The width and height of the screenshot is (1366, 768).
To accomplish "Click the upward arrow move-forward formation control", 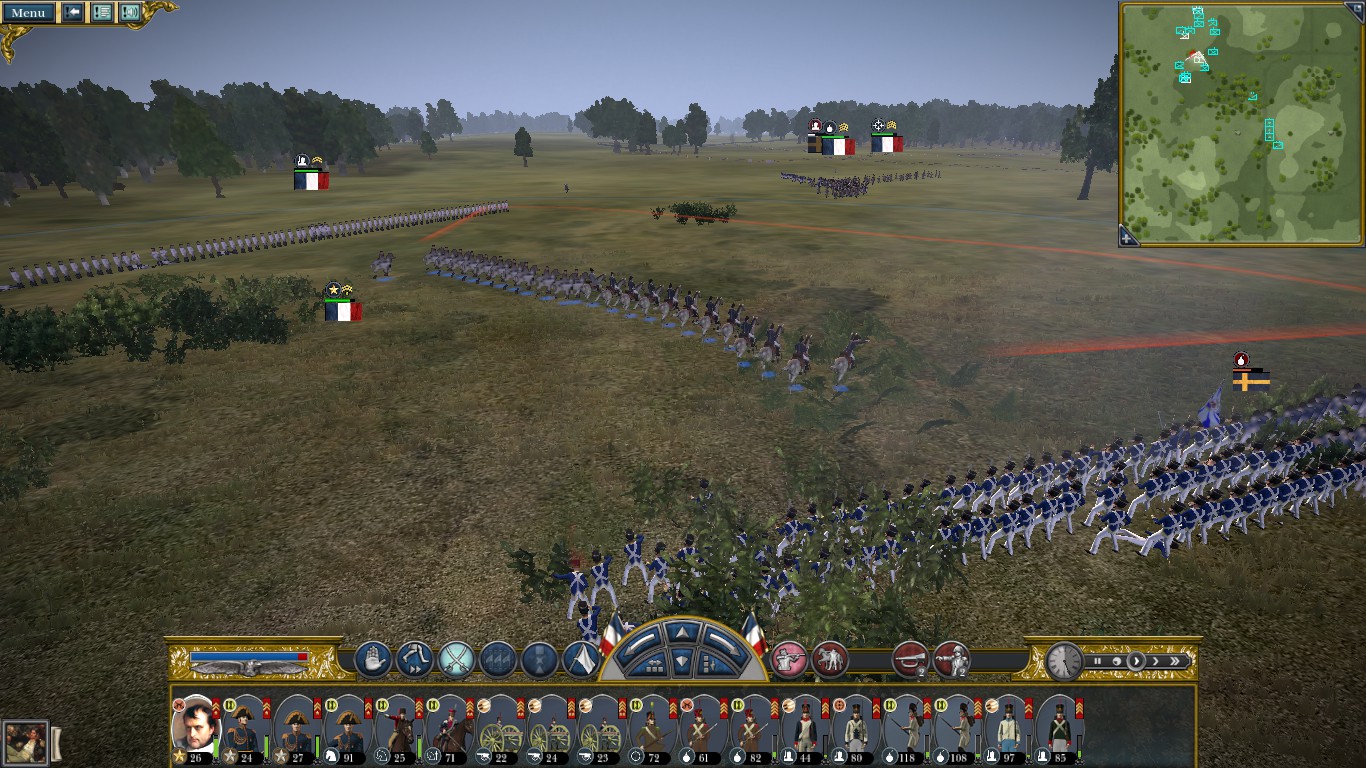I will [x=682, y=632].
